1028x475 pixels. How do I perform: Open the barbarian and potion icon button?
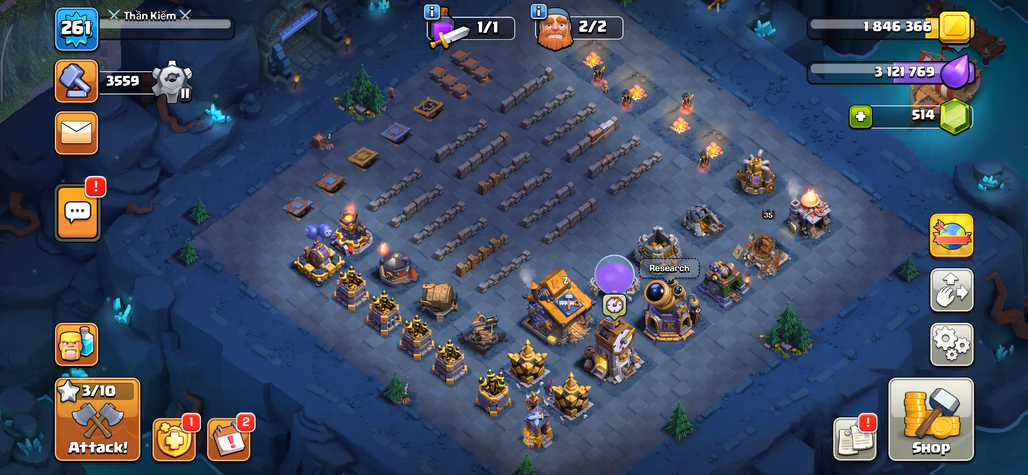(x=76, y=344)
